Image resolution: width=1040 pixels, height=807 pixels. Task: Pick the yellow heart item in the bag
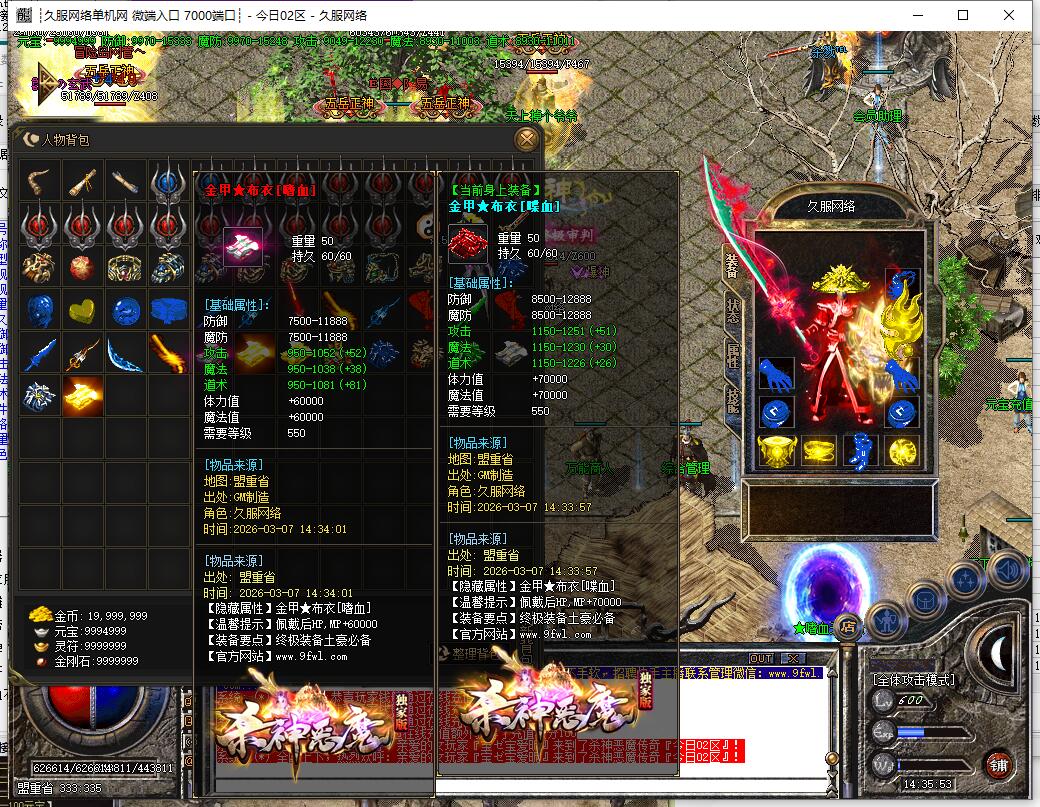(83, 310)
